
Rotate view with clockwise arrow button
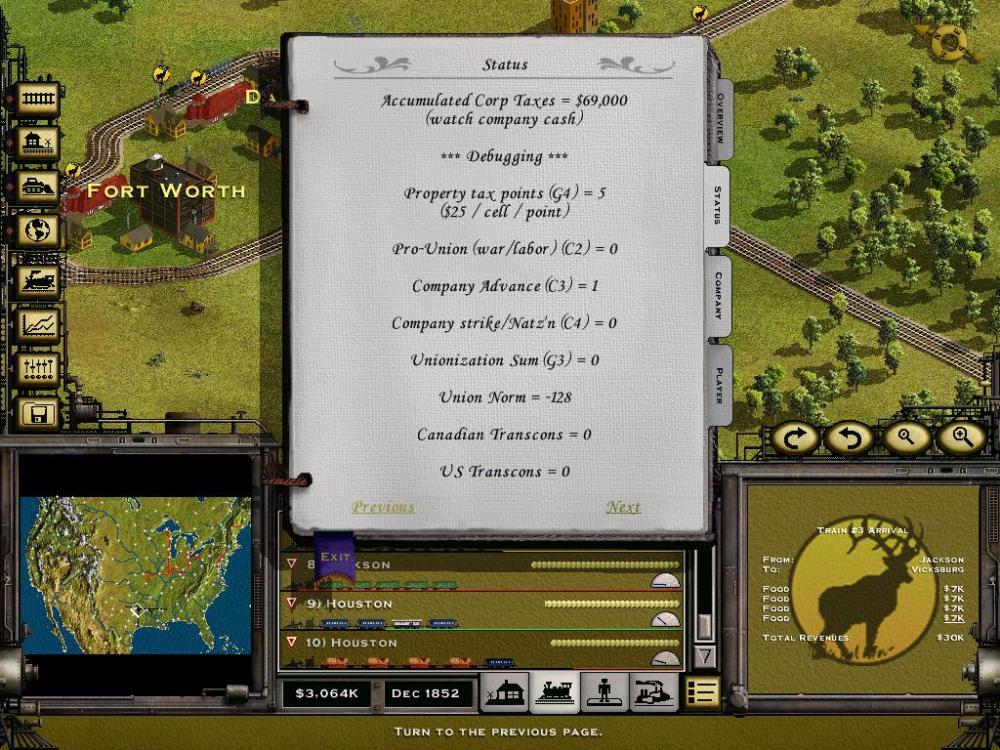795,437
